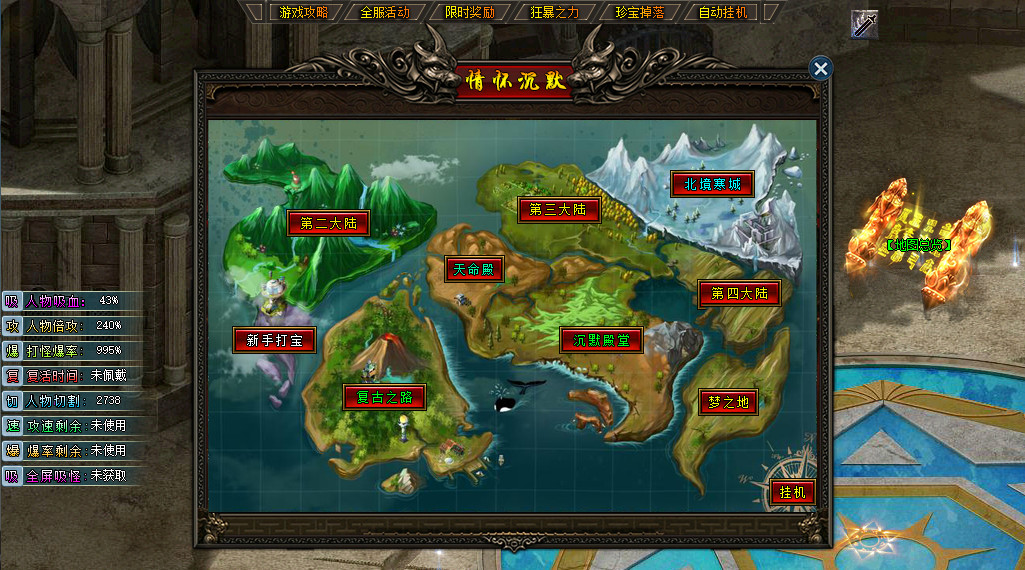Travel to 第二大陆 on the map
This screenshot has height=570, width=1025.
click(x=329, y=223)
